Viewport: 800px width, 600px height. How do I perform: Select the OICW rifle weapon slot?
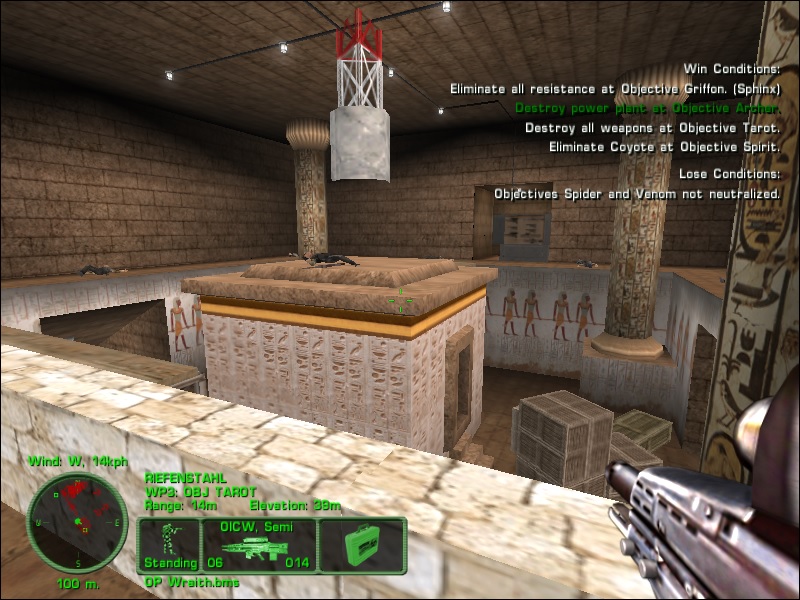tap(259, 545)
